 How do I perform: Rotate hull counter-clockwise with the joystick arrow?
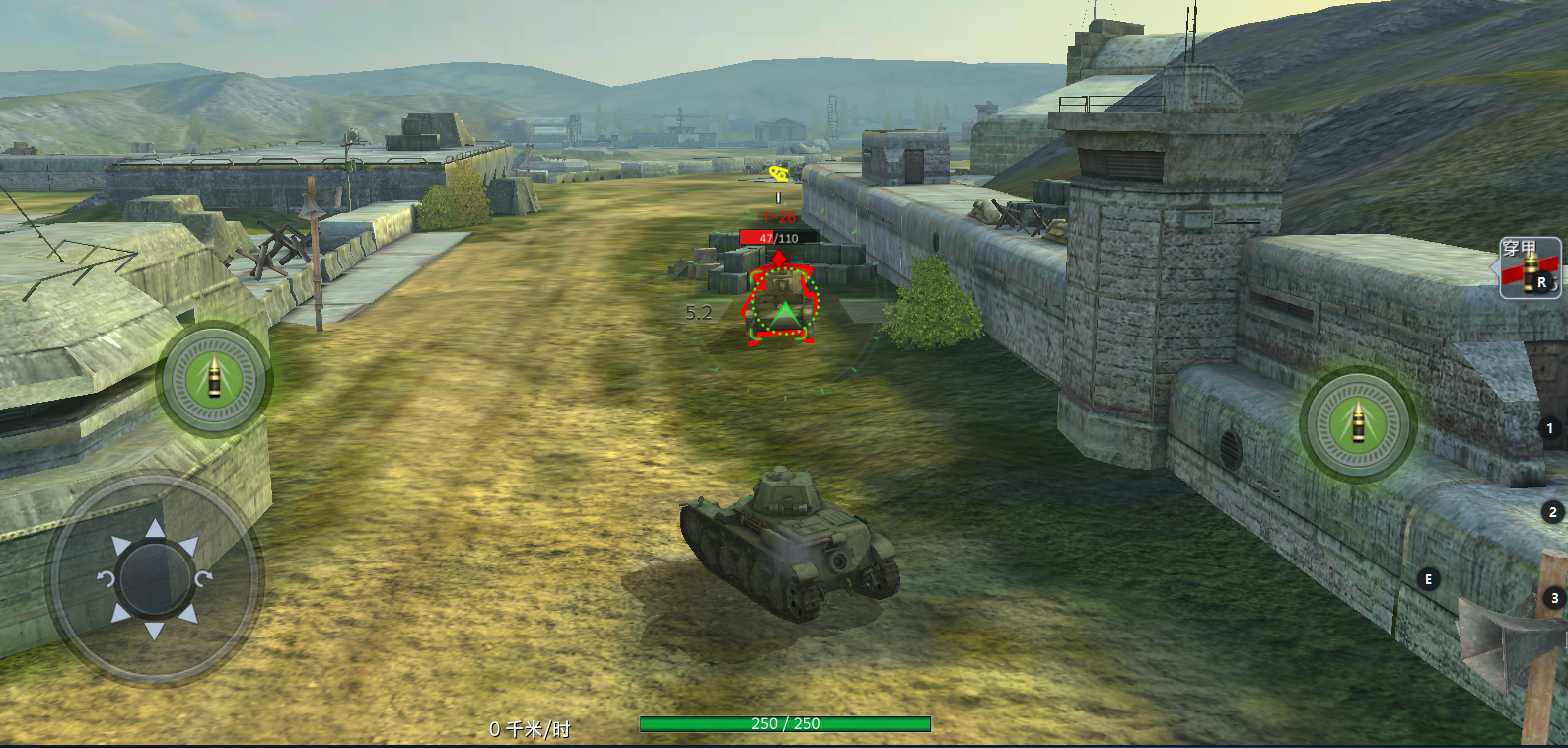coord(106,578)
